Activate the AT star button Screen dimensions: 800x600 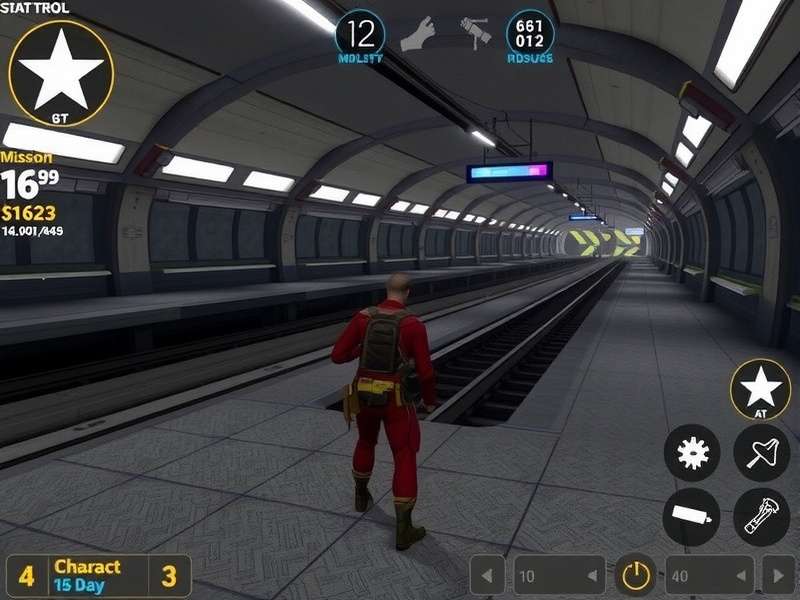[x=760, y=389]
